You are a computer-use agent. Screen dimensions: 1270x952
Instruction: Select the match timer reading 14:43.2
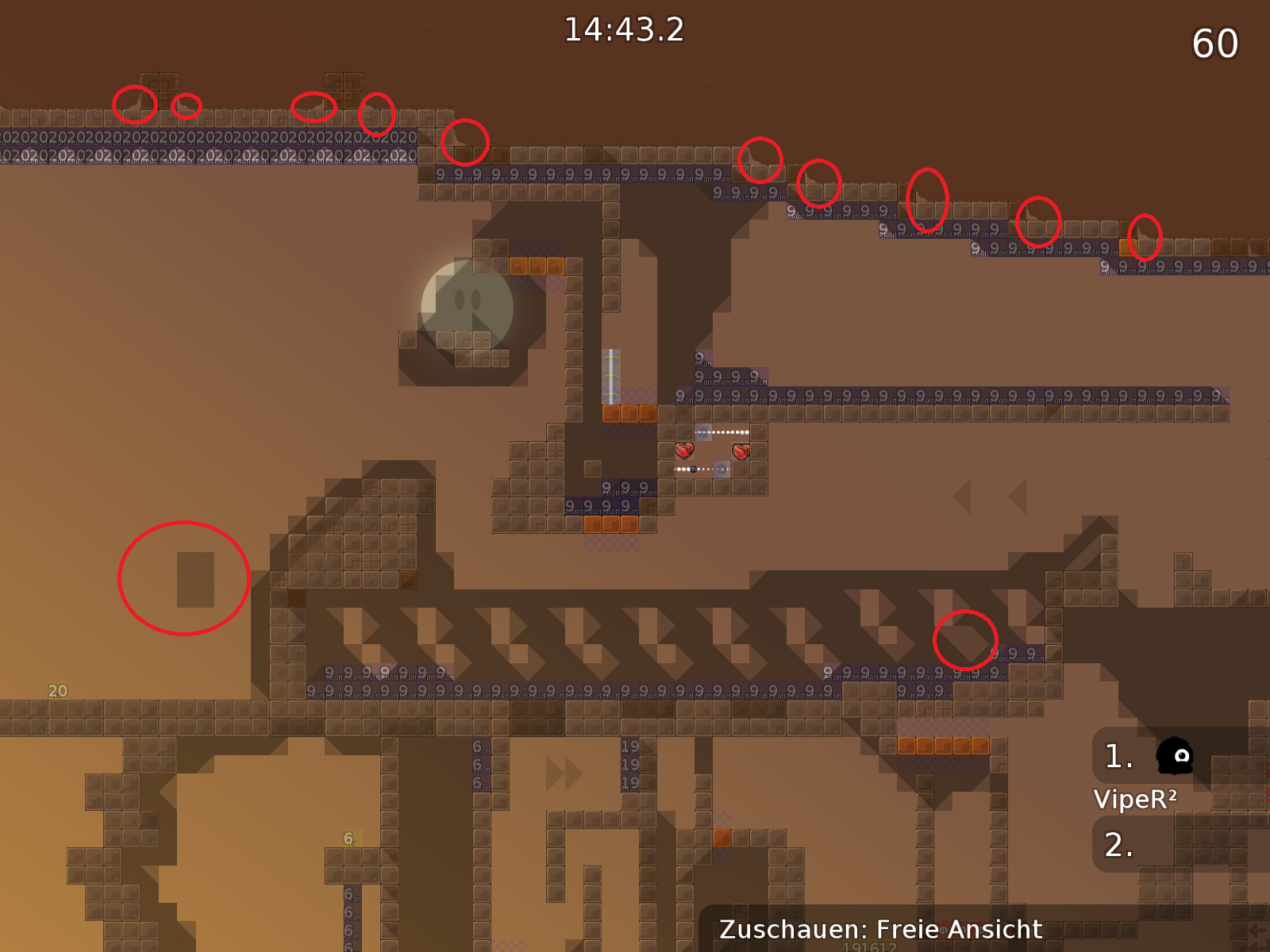[x=623, y=30]
